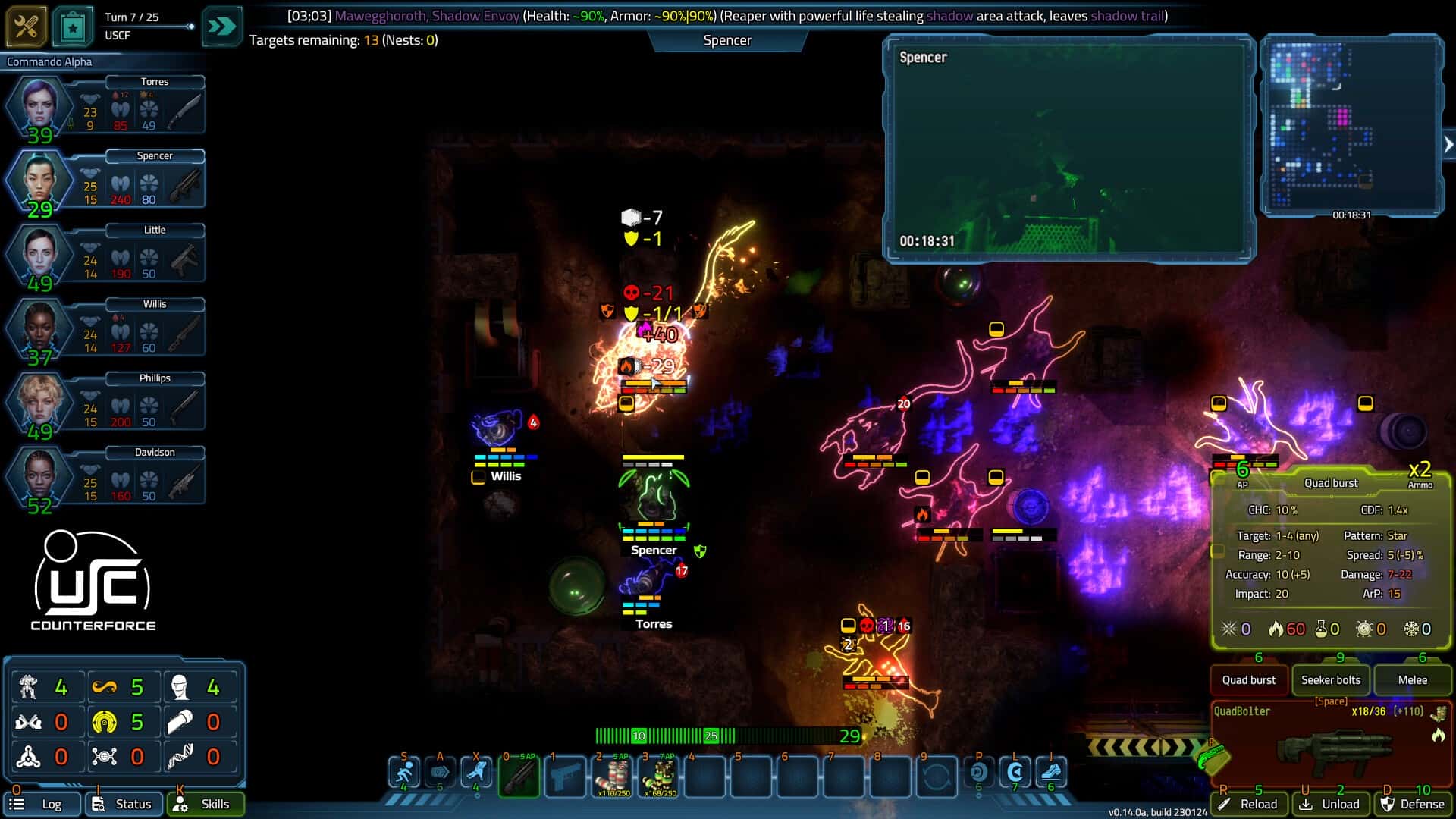Open the Log panel
1456x819 pixels.
pos(42,804)
